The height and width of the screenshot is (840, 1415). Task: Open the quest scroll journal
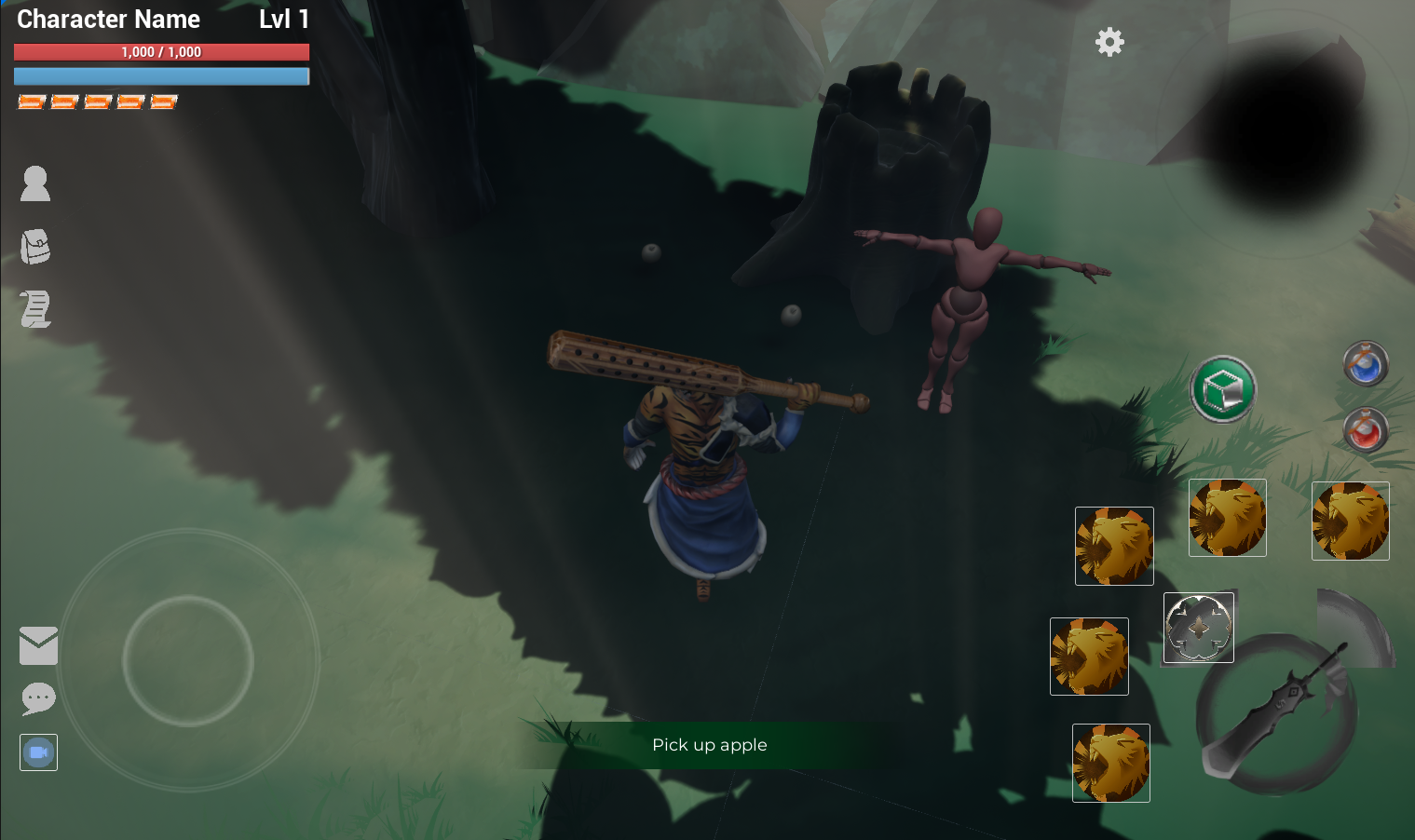(35, 309)
